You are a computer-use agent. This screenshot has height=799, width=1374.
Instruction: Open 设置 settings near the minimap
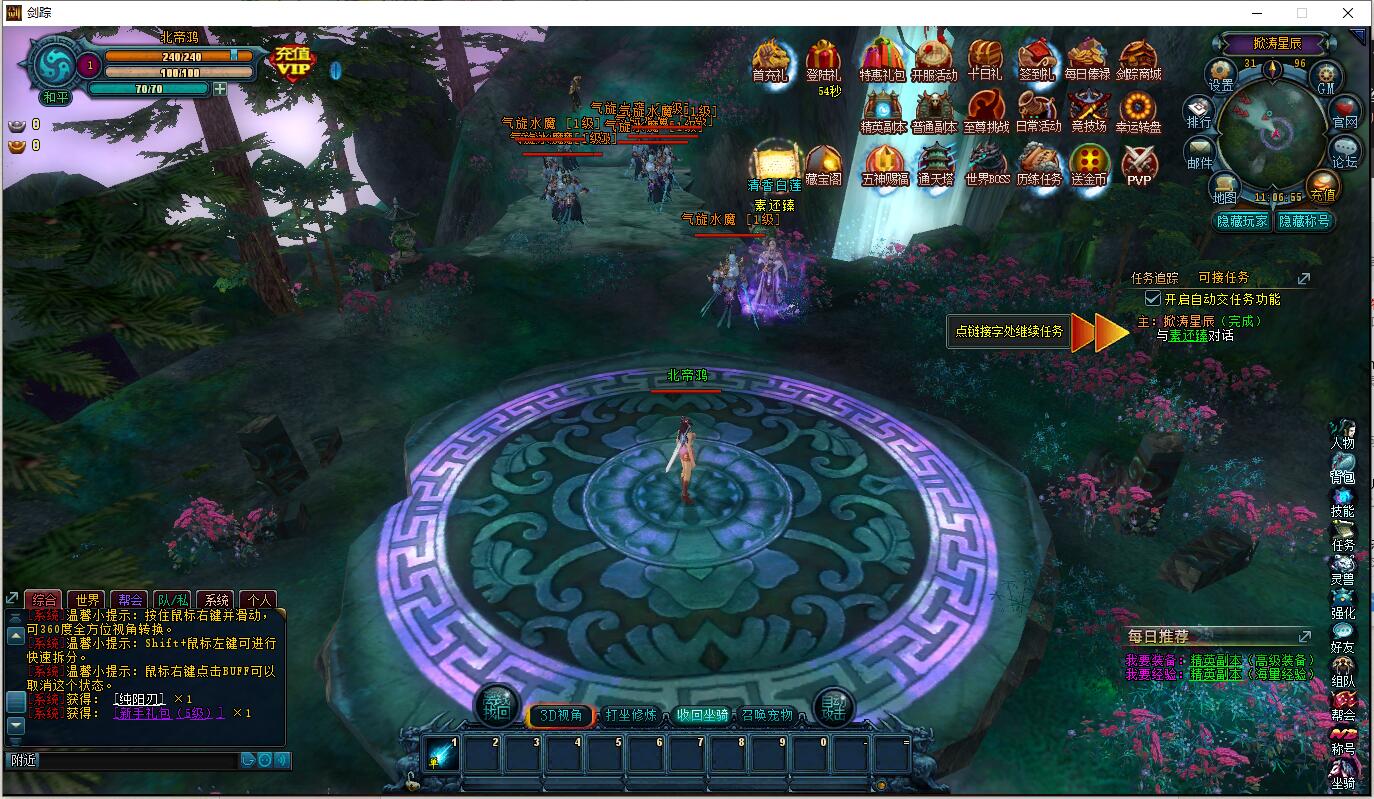click(1221, 76)
